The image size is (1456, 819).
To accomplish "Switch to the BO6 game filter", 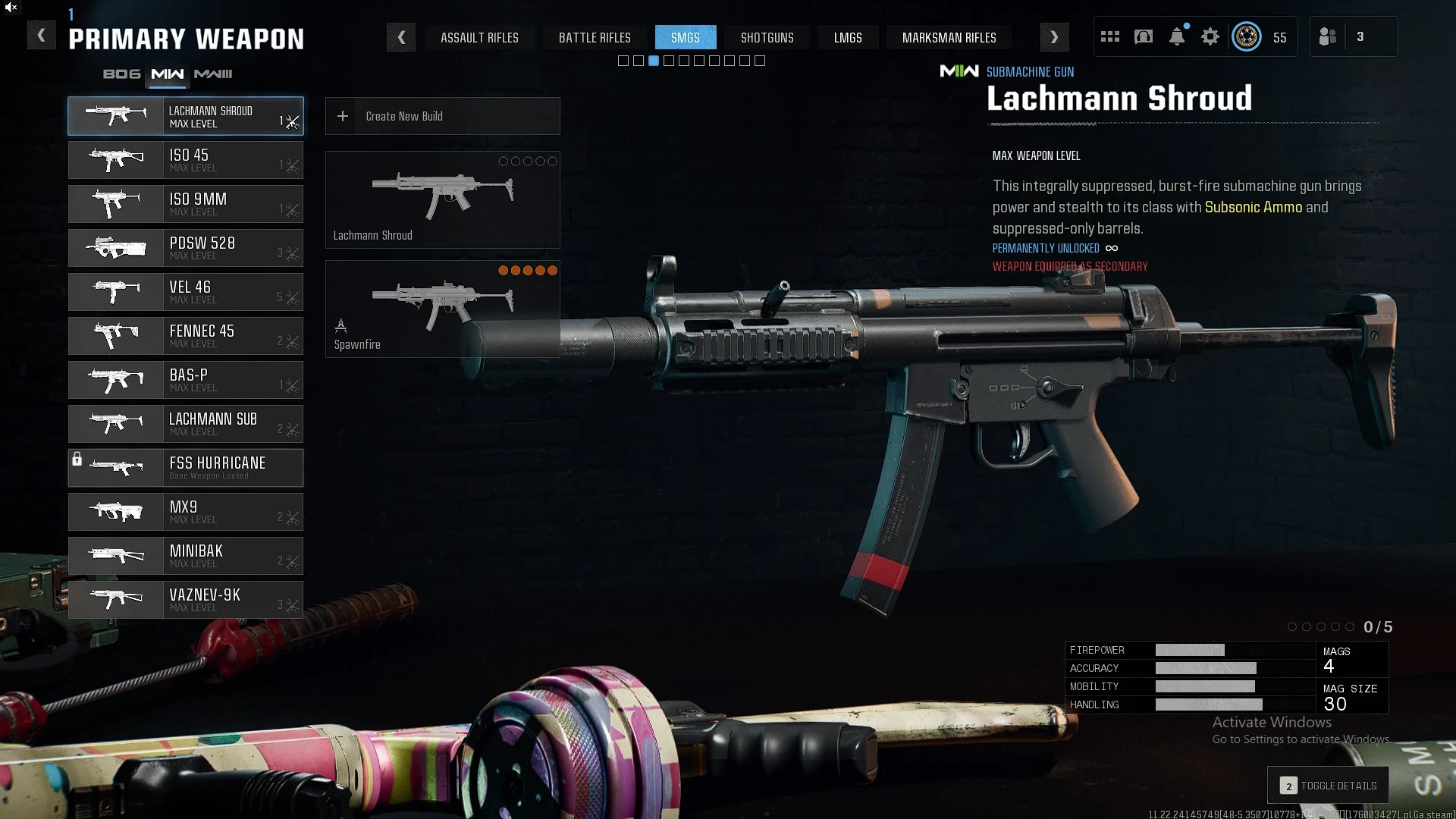I will click(121, 74).
